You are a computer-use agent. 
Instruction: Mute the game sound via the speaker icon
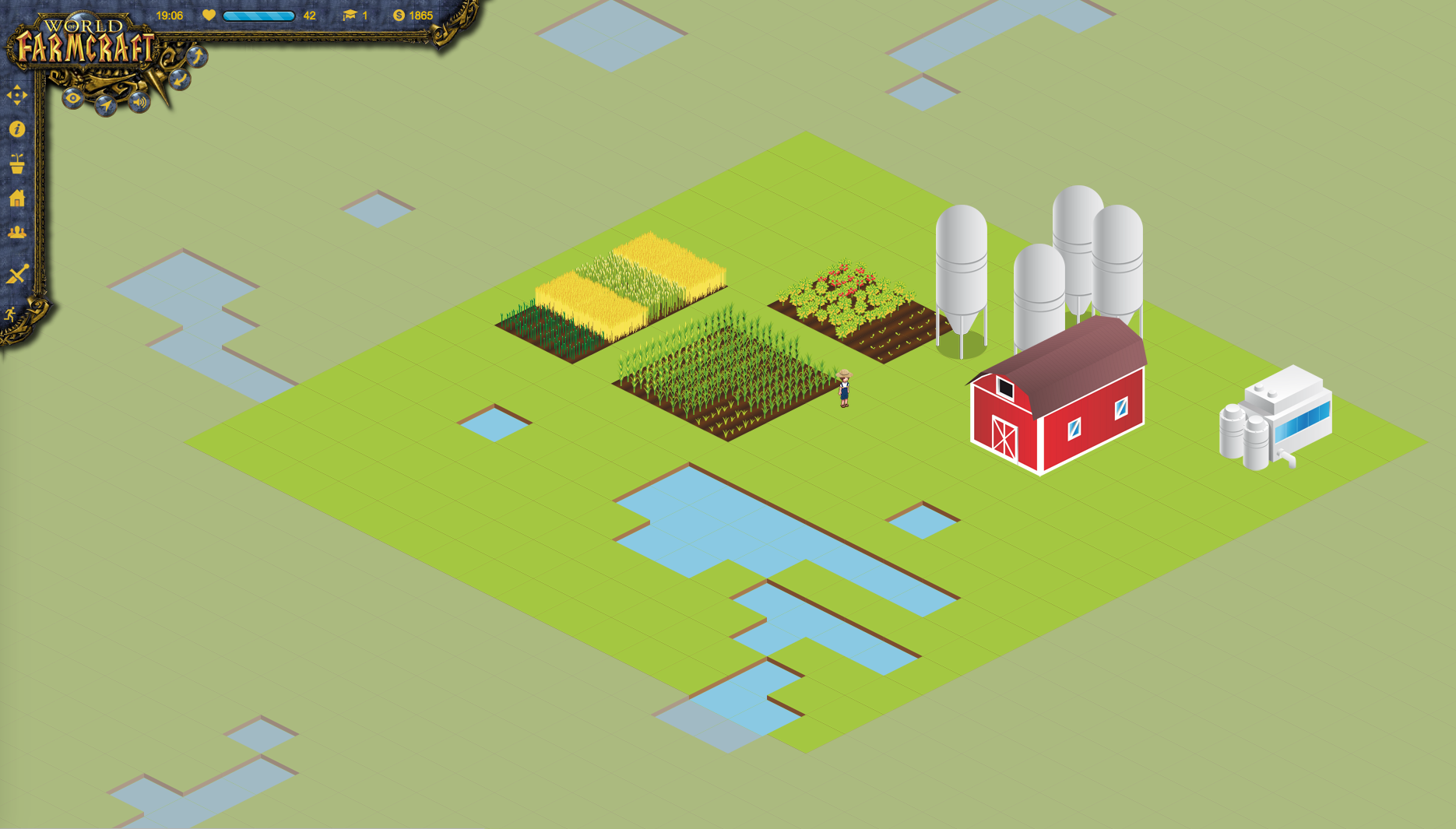tap(139, 102)
